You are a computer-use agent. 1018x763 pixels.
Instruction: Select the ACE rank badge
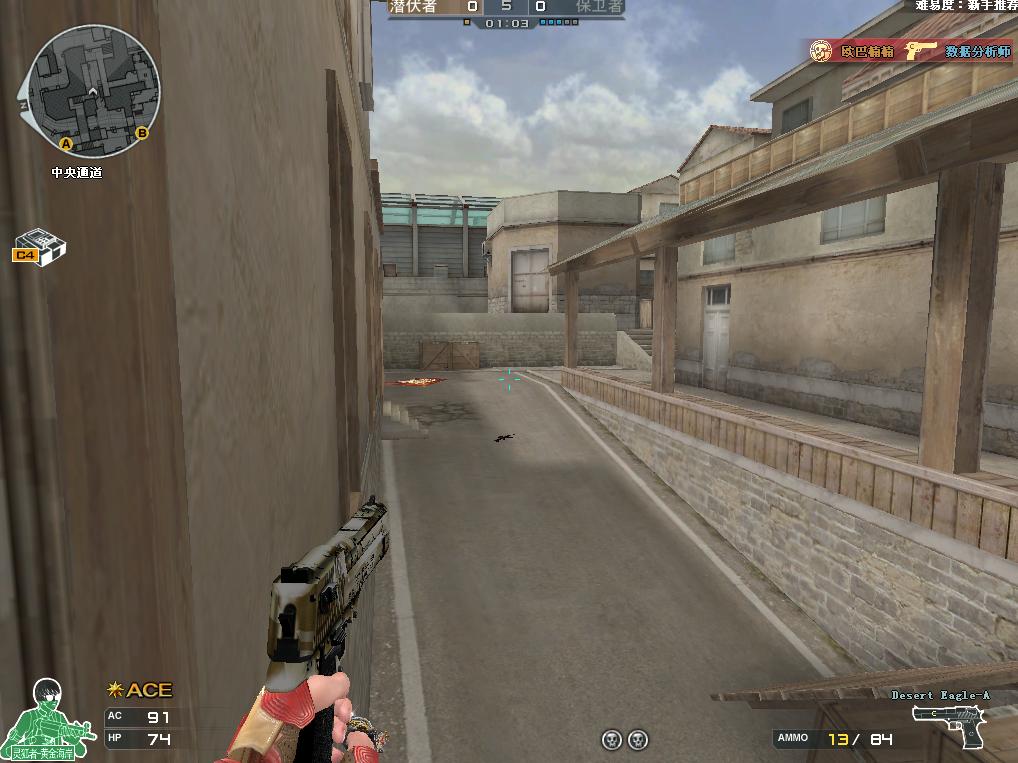point(140,690)
